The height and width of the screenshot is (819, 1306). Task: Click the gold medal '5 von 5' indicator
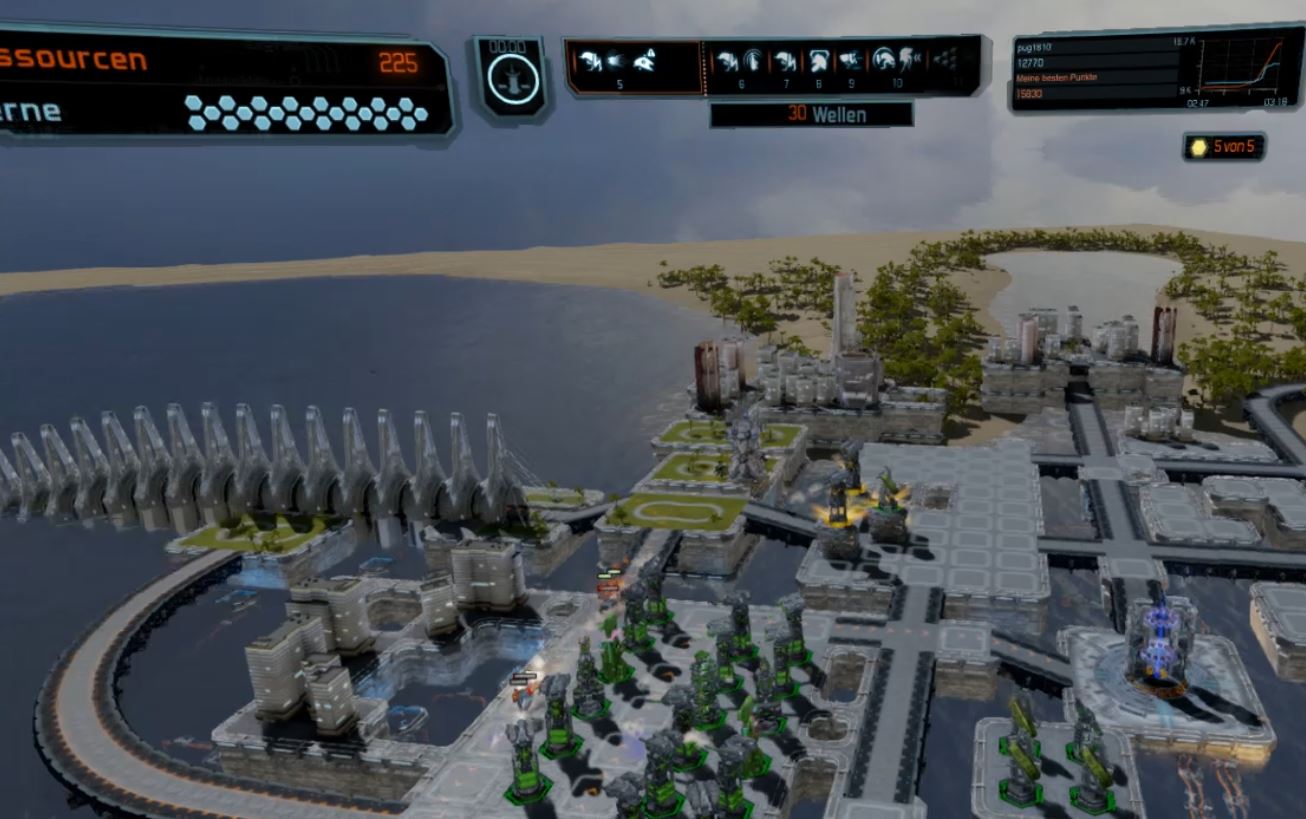pyautogui.click(x=1225, y=147)
